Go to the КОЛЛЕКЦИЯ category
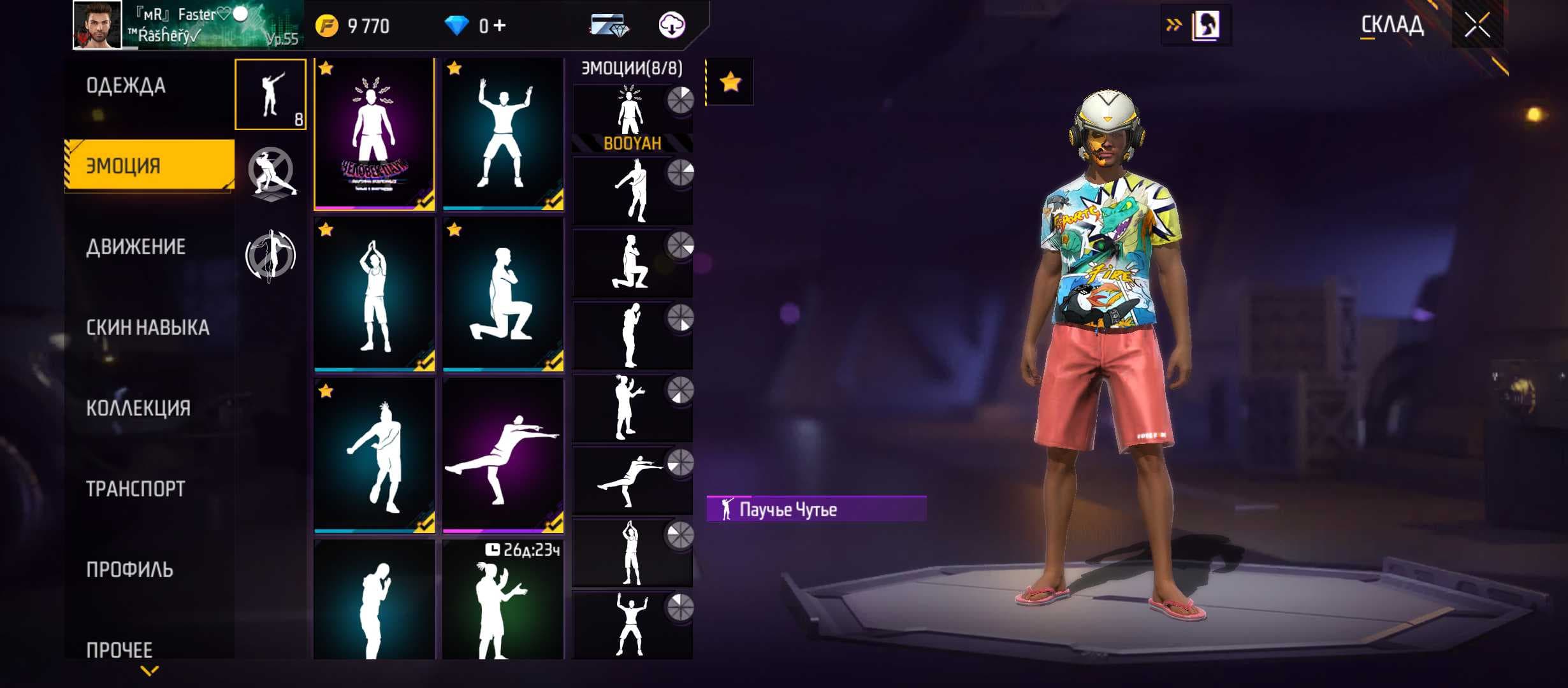1568x688 pixels. click(138, 408)
